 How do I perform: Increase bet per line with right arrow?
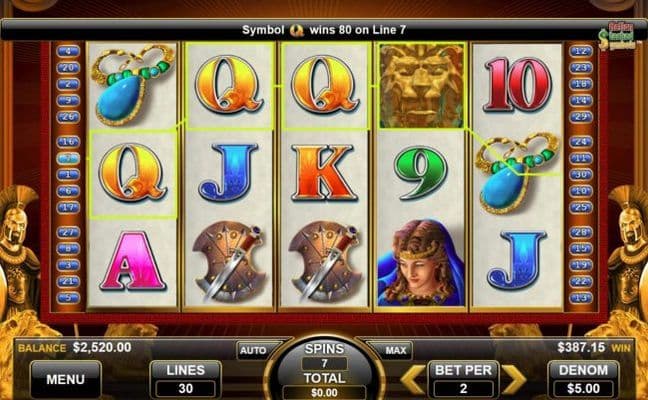pyautogui.click(x=514, y=379)
